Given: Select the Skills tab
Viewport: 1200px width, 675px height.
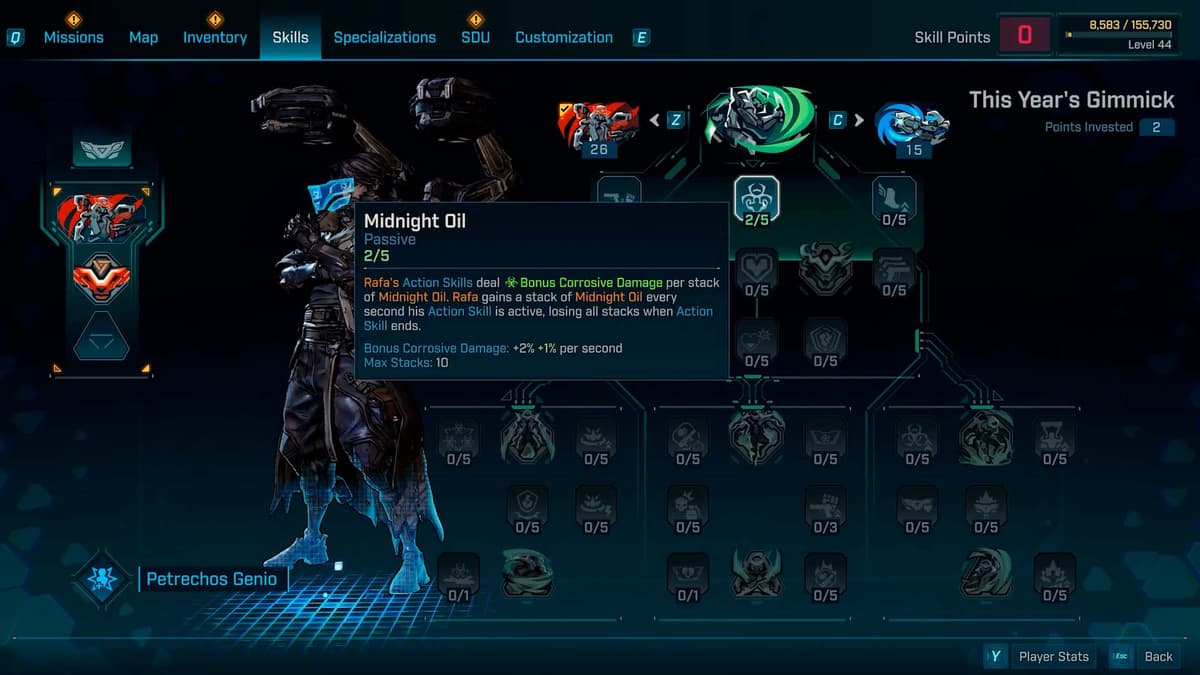Looking at the screenshot, I should 290,37.
